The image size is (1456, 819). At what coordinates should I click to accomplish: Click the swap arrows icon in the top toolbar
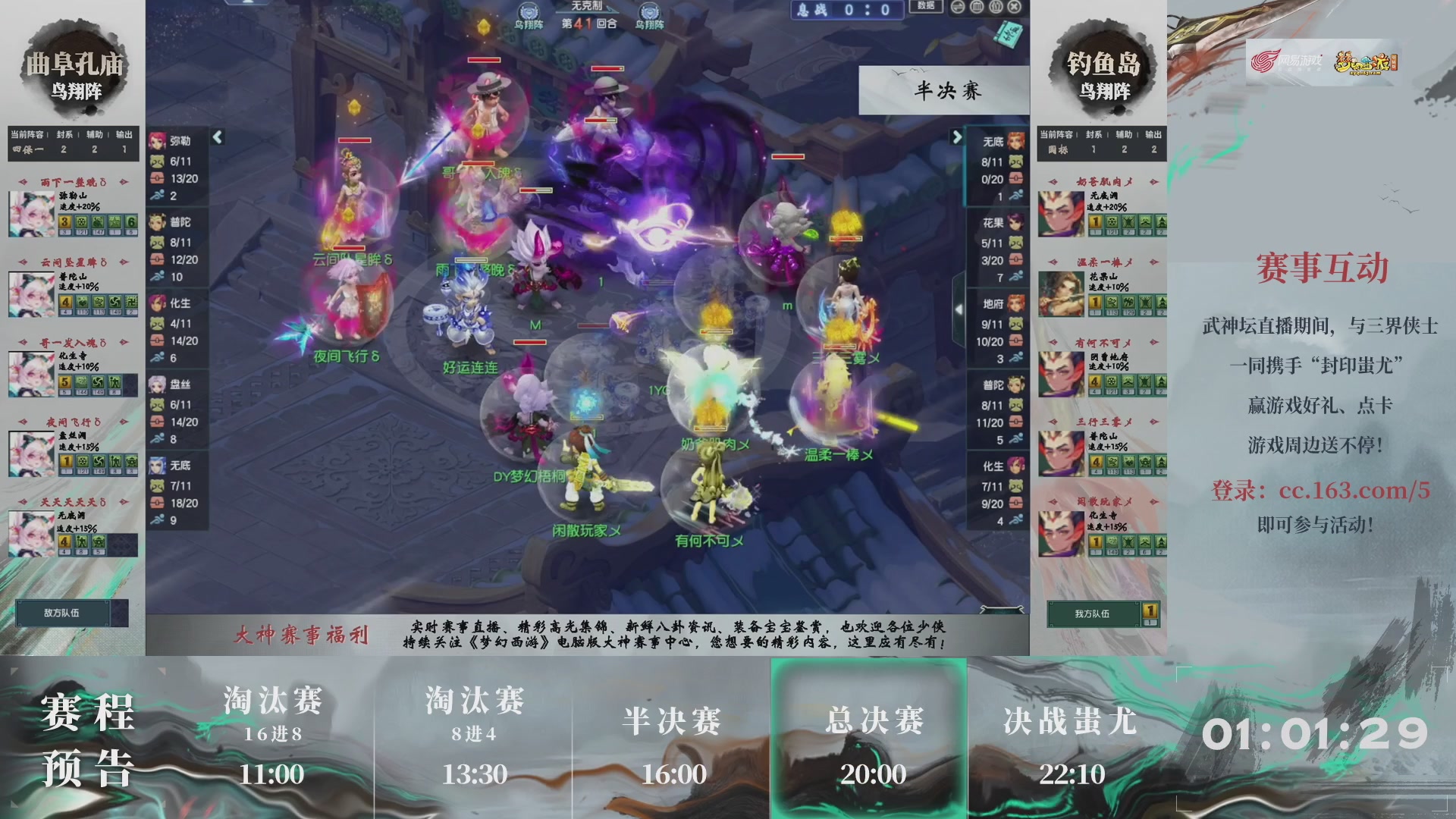[957, 6]
